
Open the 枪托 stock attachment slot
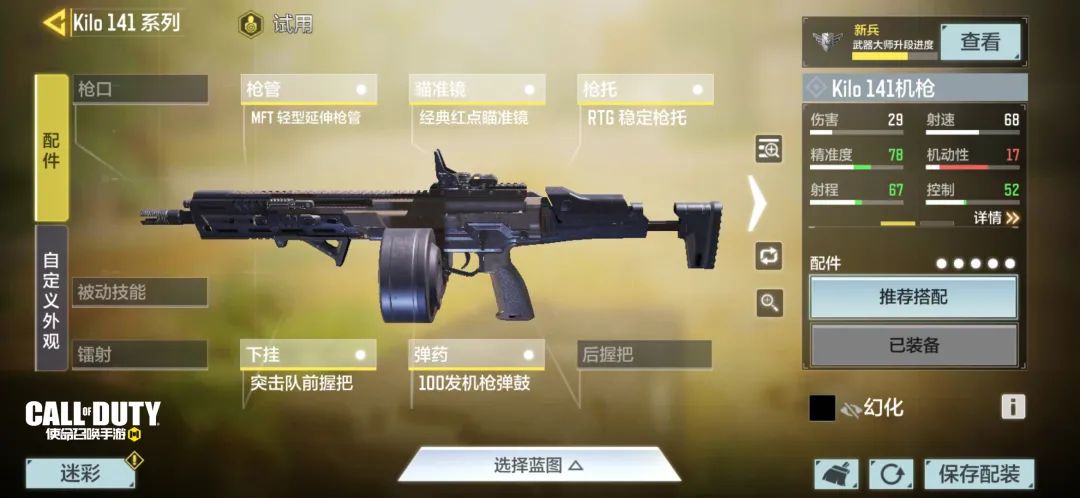[x=644, y=89]
